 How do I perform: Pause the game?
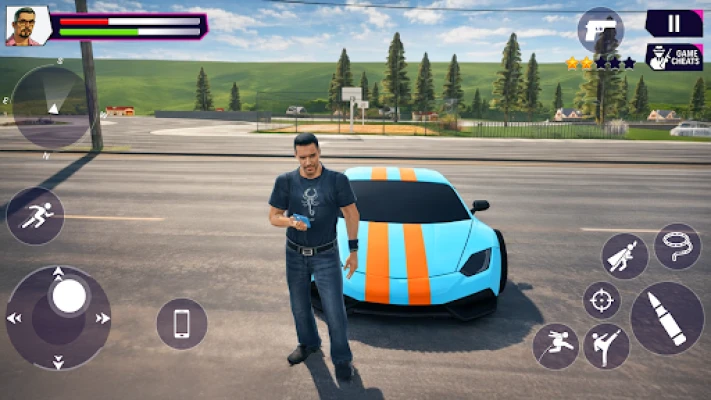click(673, 23)
